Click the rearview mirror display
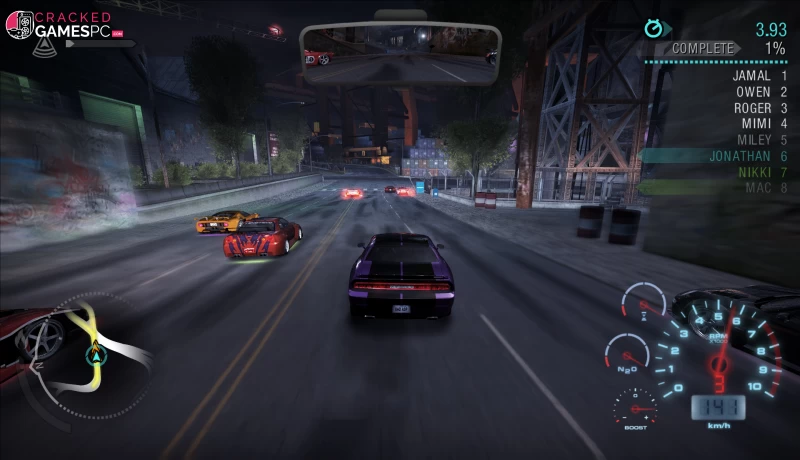Image resolution: width=800 pixels, height=460 pixels. pos(400,45)
